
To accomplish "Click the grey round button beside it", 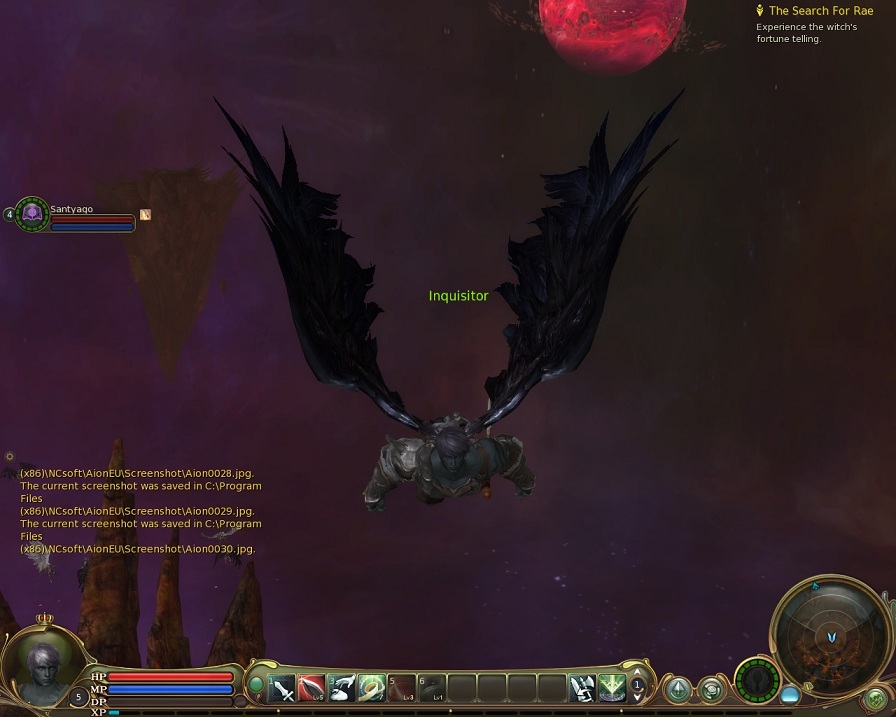I will click(x=711, y=689).
